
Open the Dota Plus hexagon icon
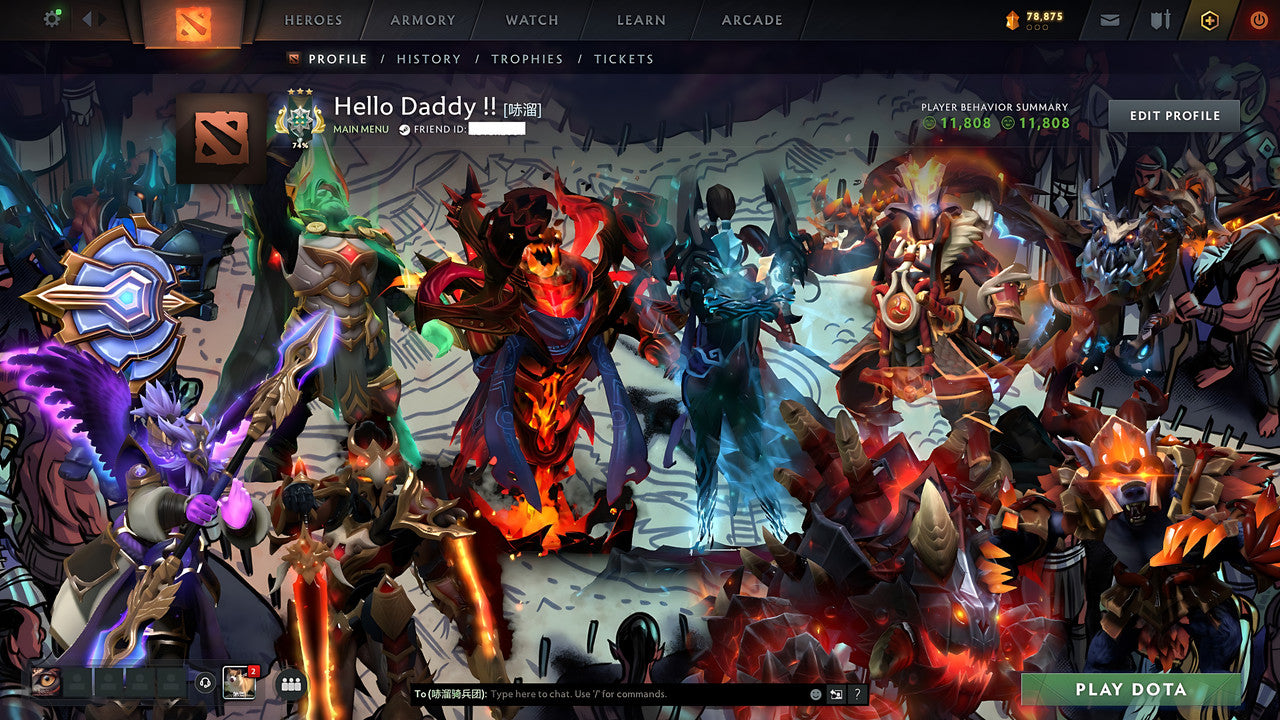pyautogui.click(x=1210, y=19)
